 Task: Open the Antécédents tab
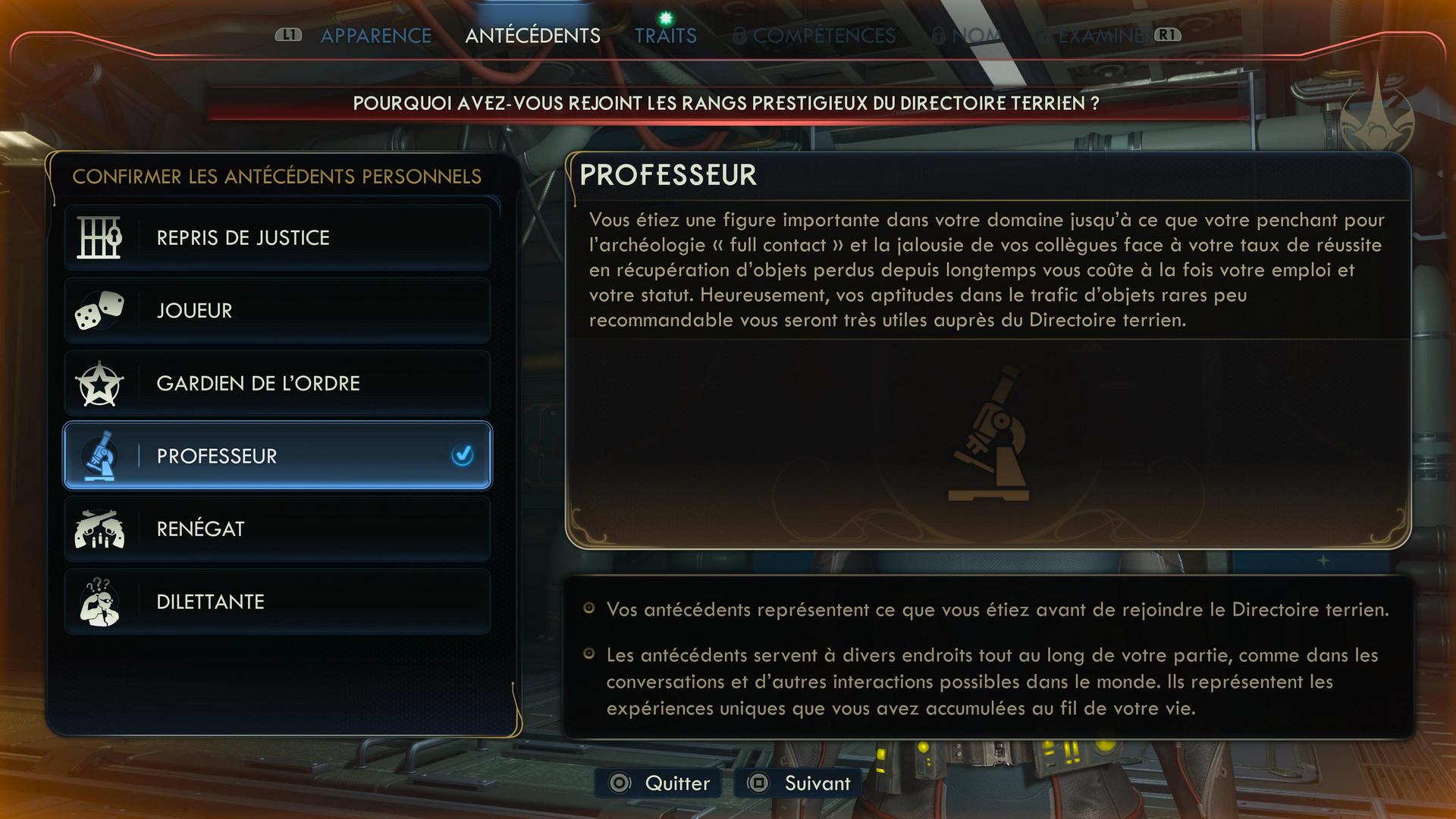(x=532, y=36)
